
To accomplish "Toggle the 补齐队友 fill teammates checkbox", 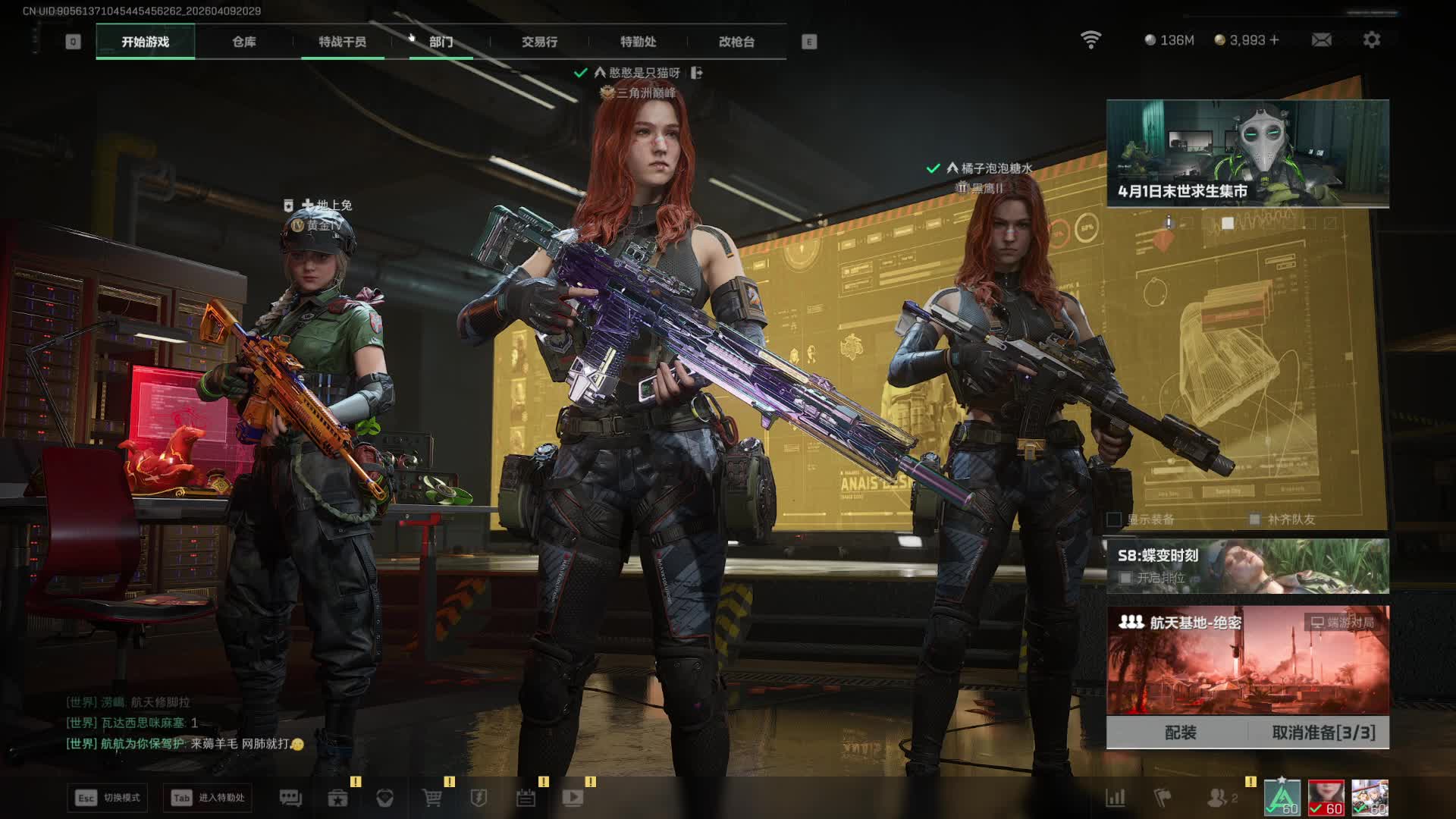I will click(1255, 519).
